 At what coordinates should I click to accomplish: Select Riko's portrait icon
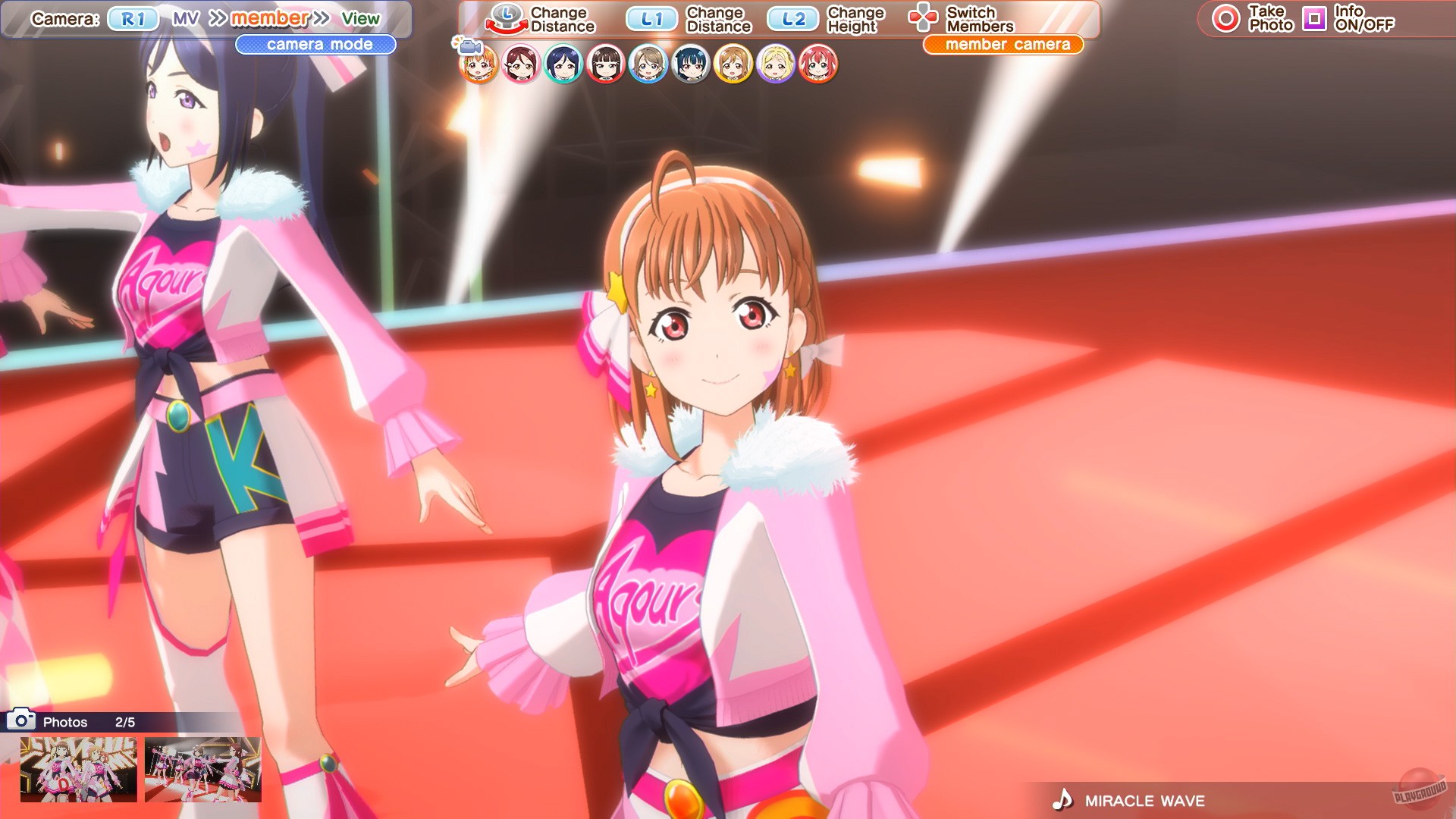520,64
